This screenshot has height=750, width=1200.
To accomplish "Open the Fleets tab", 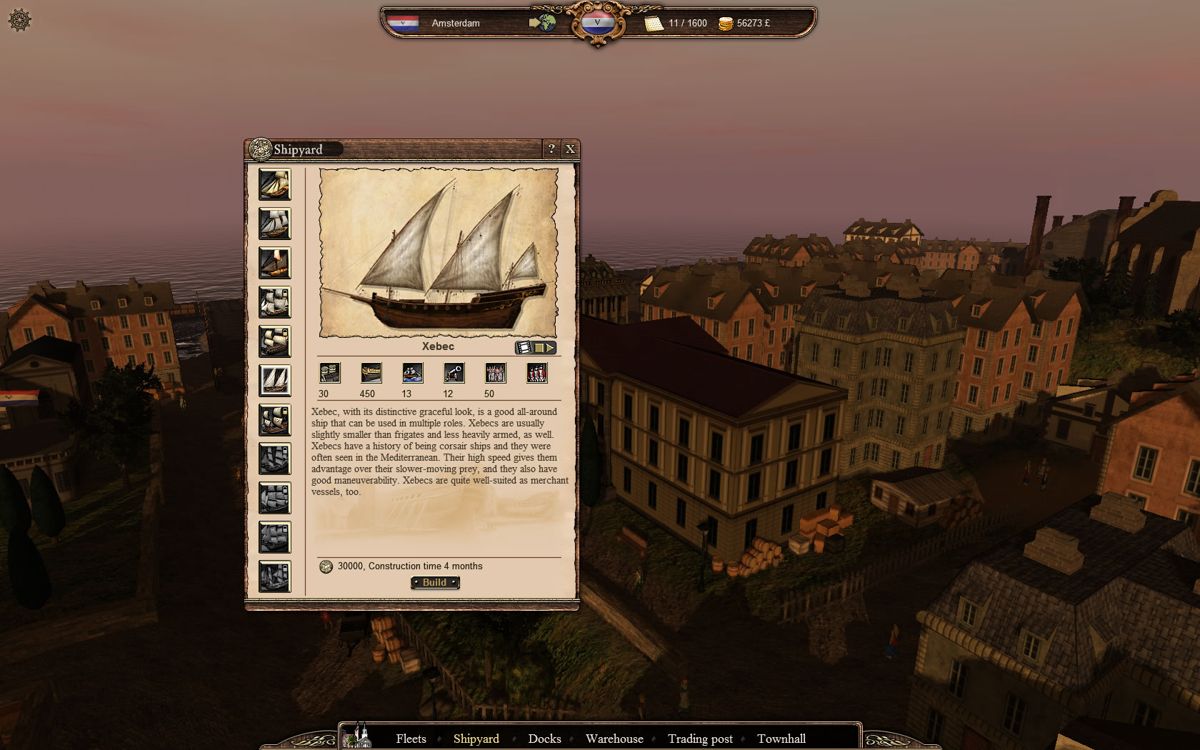I will click(411, 739).
